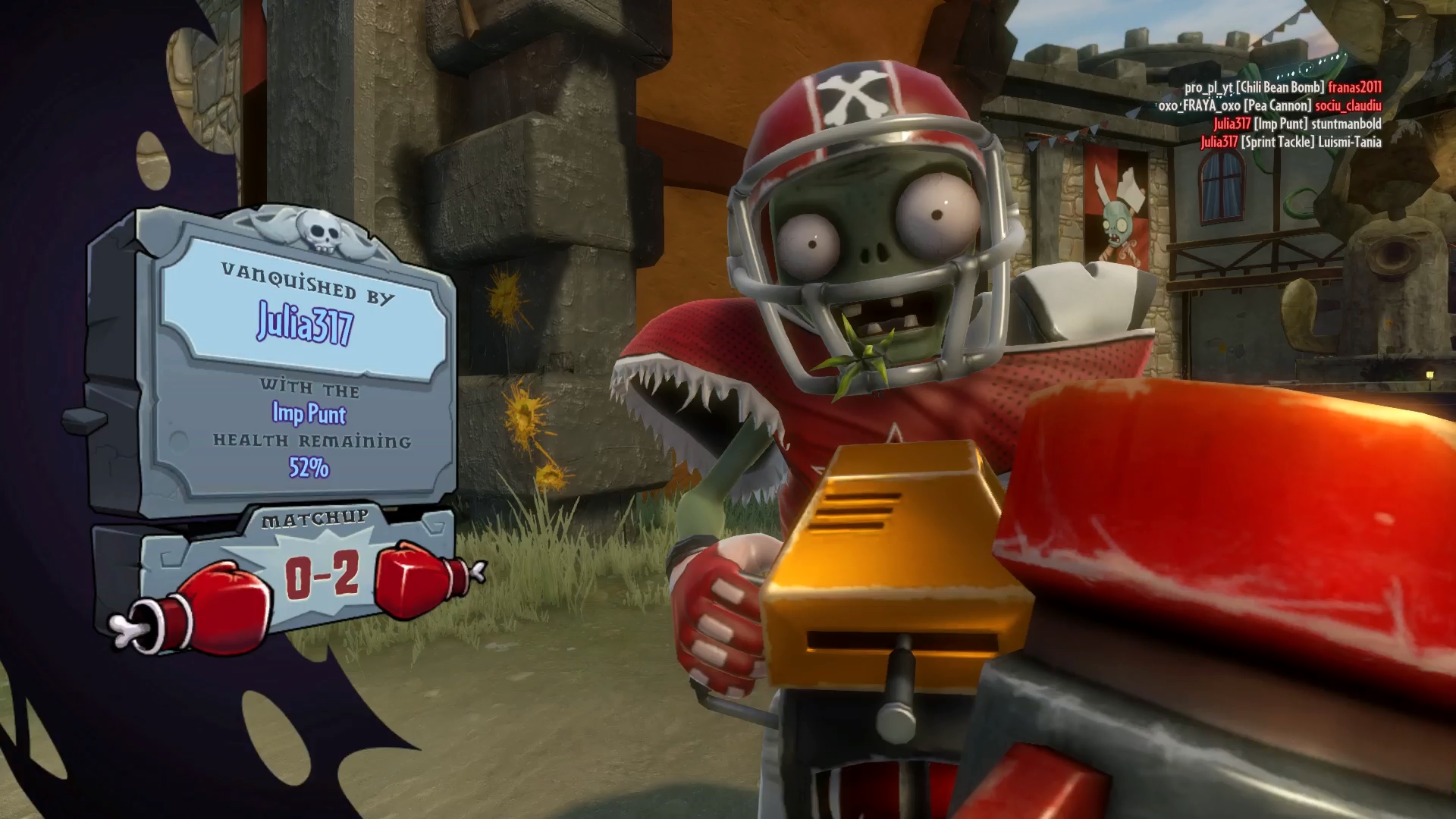Choose the Julia317 Sprint Tackle feed entry

[1291, 142]
